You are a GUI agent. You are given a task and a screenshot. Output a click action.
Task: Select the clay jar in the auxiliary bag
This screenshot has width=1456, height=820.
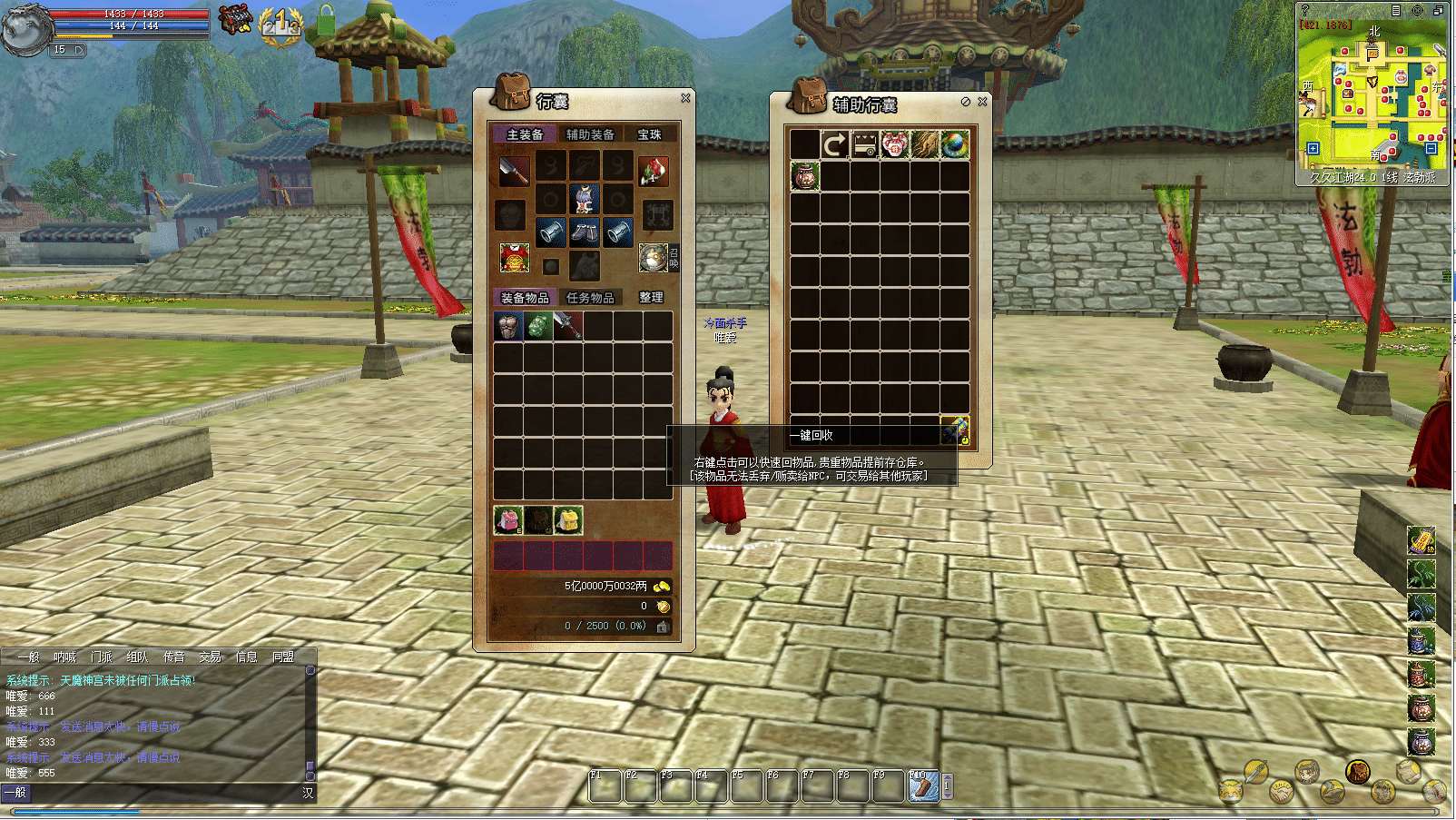pos(804,175)
